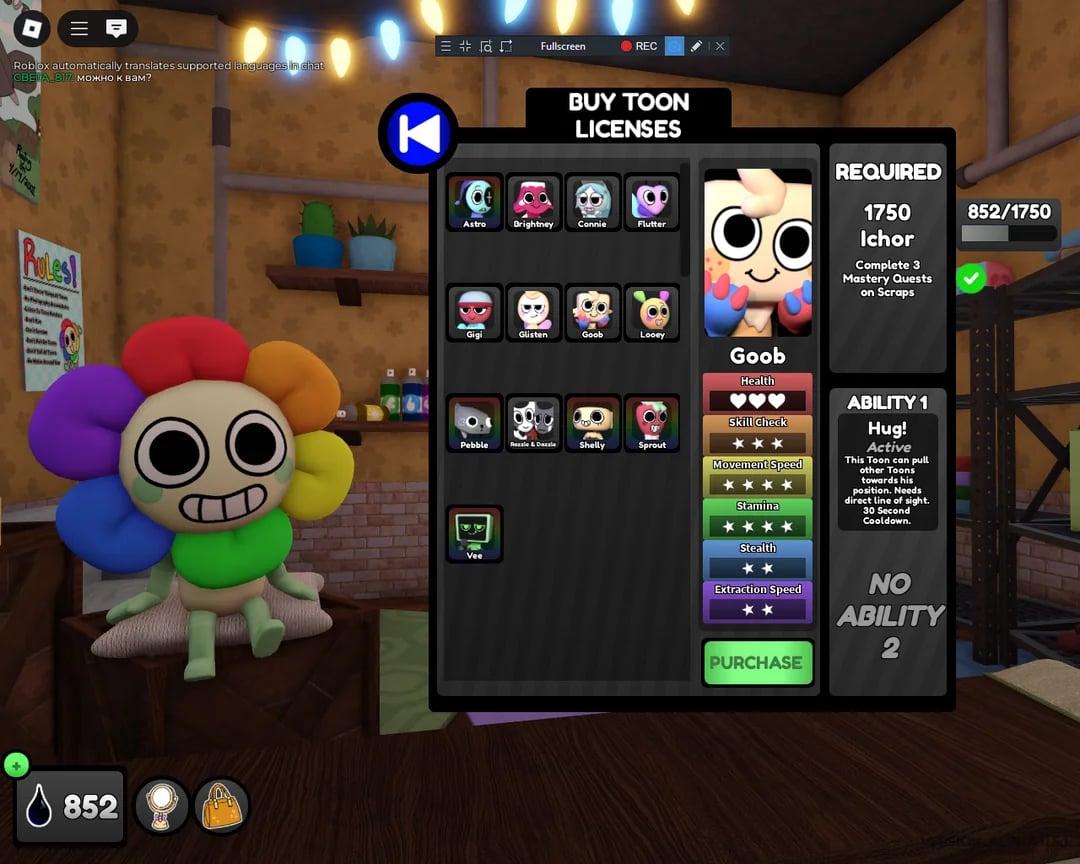The height and width of the screenshot is (864, 1080).
Task: Select the Vee toon tile
Action: coord(474,534)
